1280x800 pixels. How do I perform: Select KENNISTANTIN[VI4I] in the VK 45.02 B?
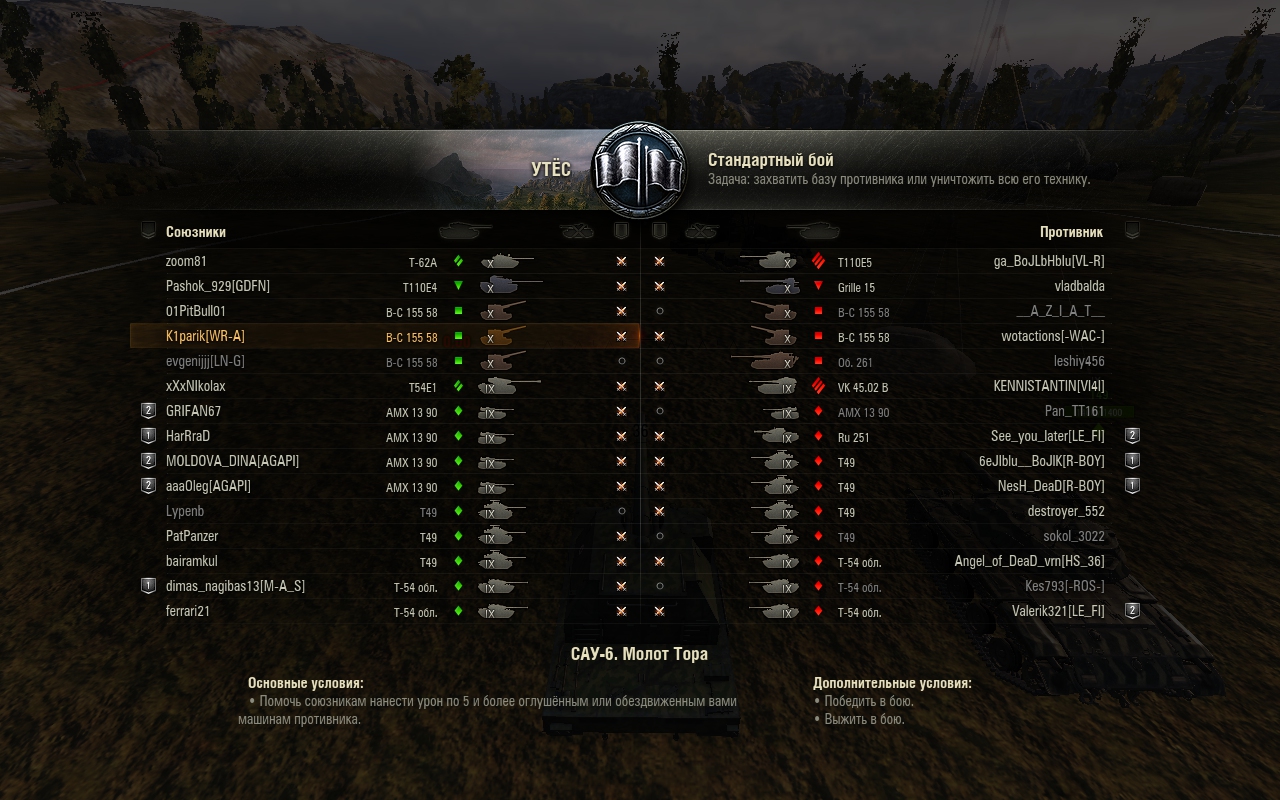1048,386
